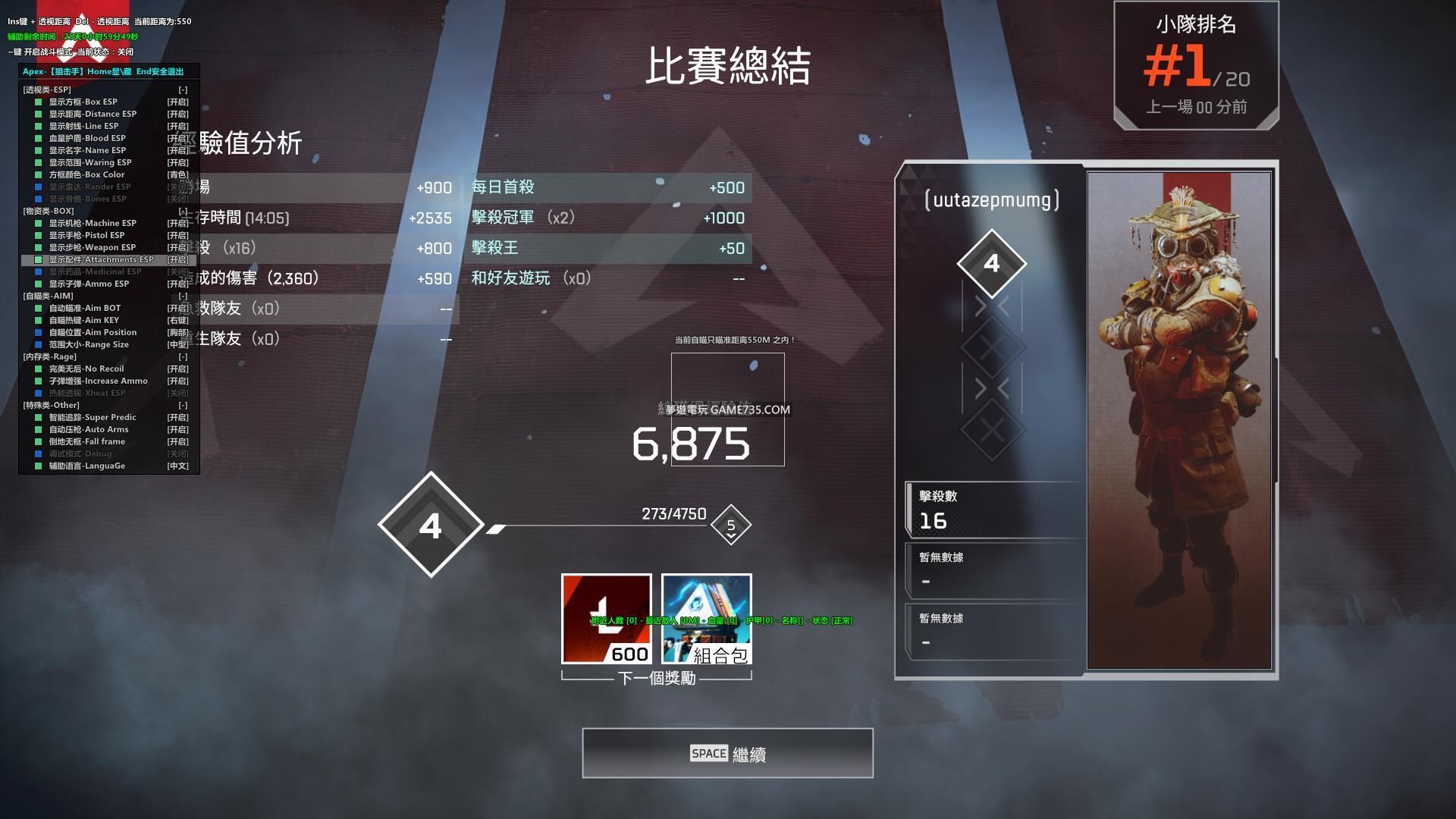
Task: Open the 組合包 Apex pack reward
Action: coord(706,619)
